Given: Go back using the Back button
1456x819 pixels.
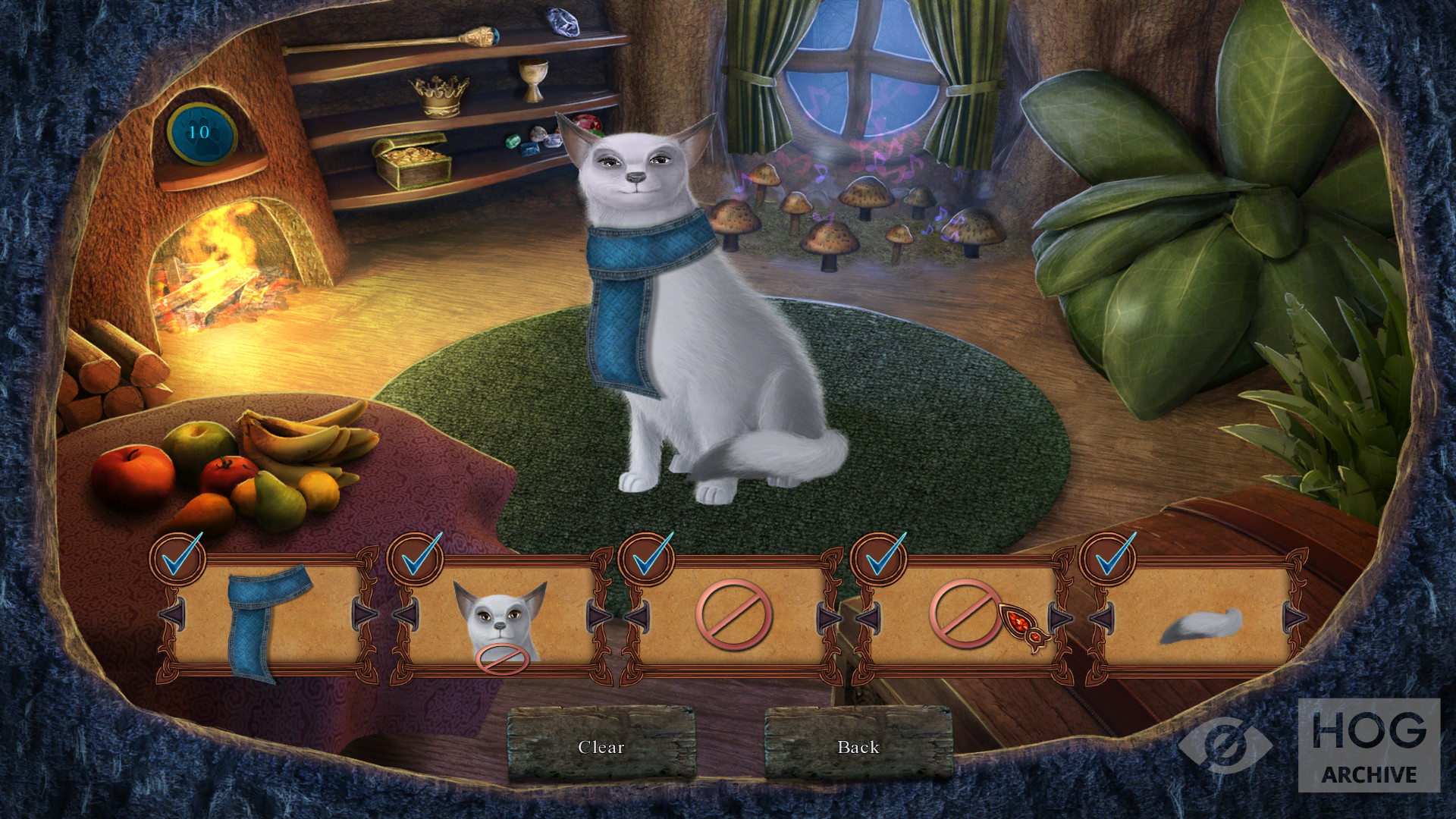Looking at the screenshot, I should [x=858, y=746].
